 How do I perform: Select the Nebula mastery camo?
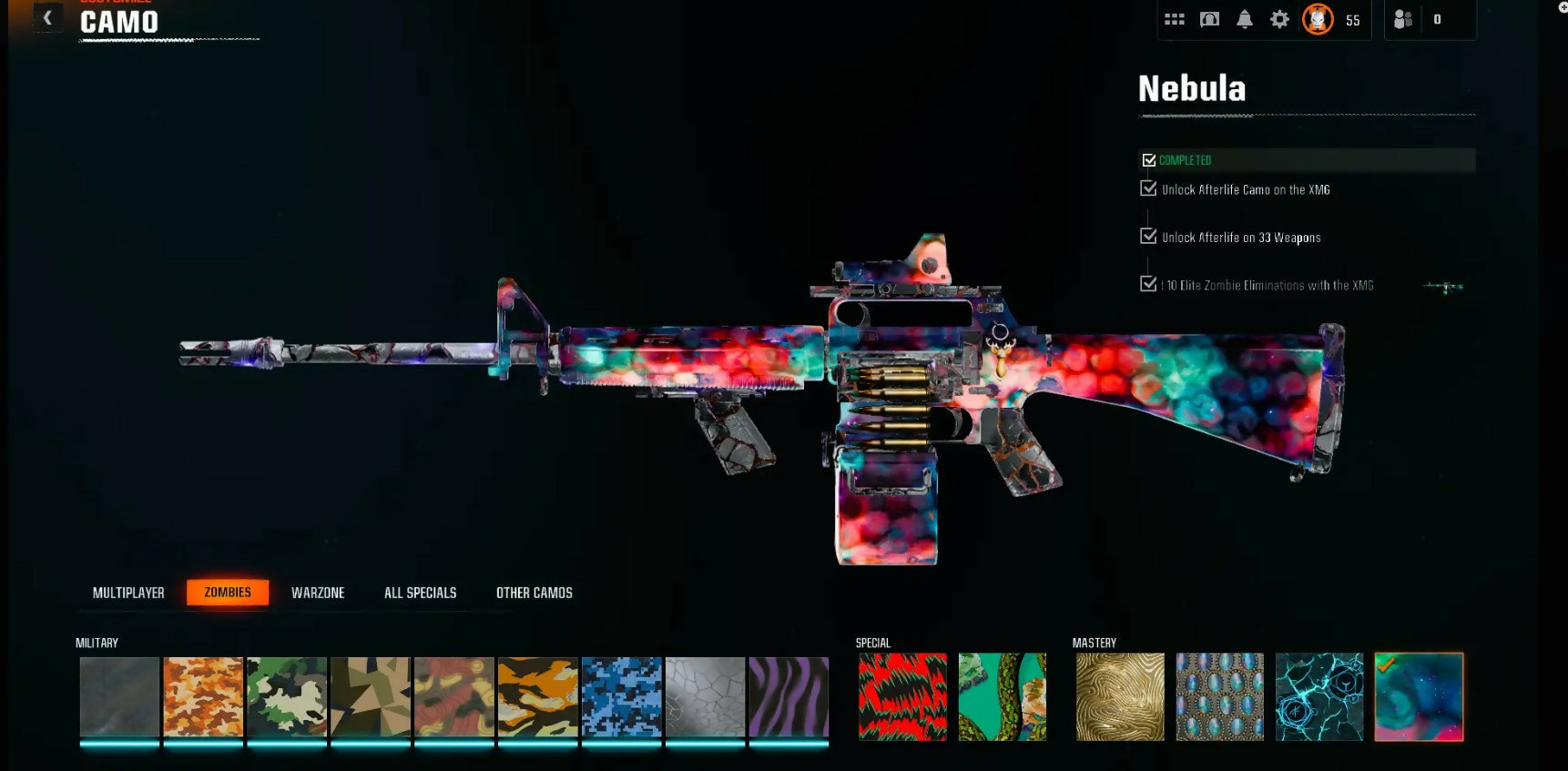coord(1419,696)
